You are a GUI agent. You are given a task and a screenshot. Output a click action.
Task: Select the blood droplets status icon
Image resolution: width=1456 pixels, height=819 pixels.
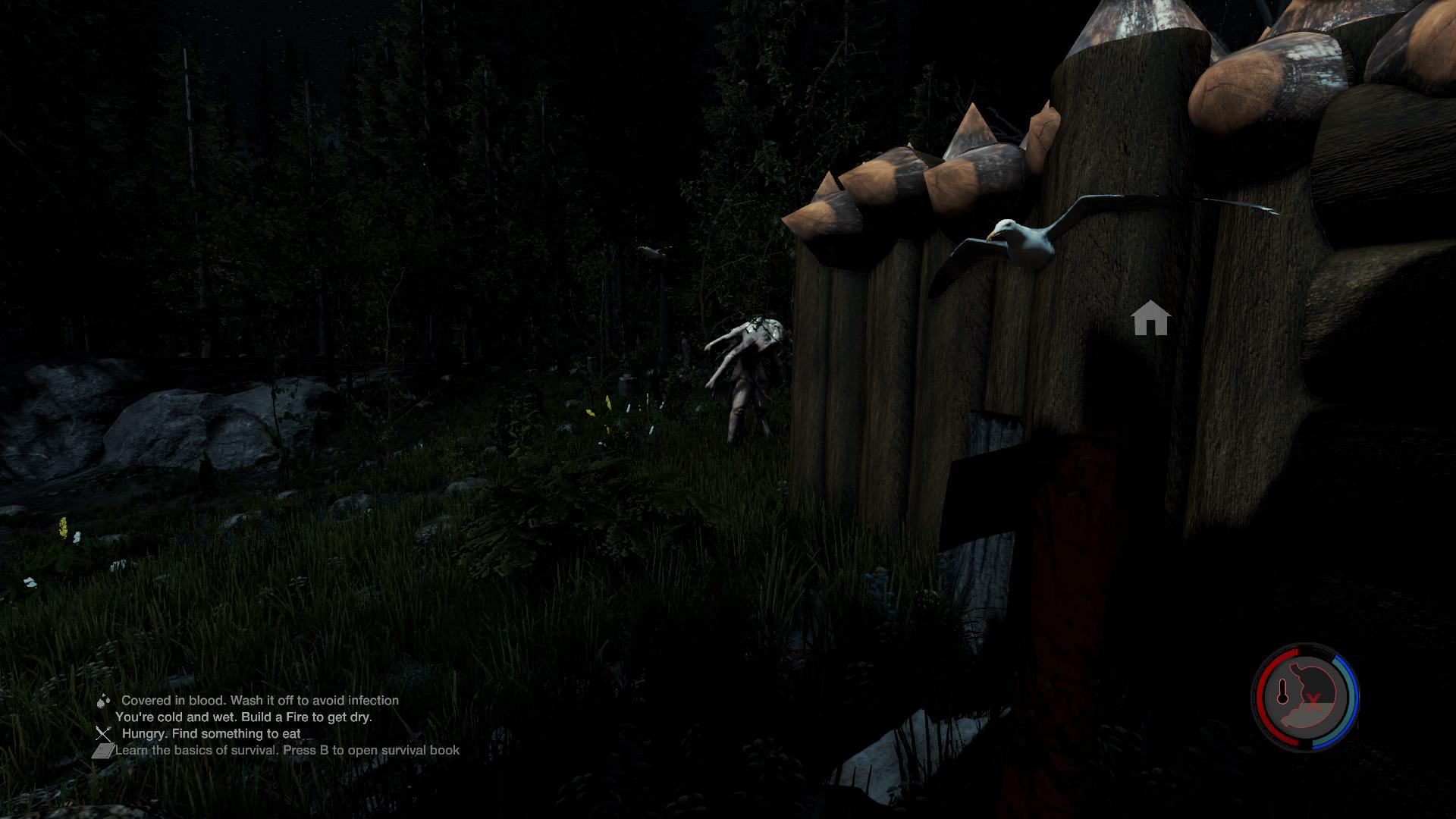[x=104, y=701]
